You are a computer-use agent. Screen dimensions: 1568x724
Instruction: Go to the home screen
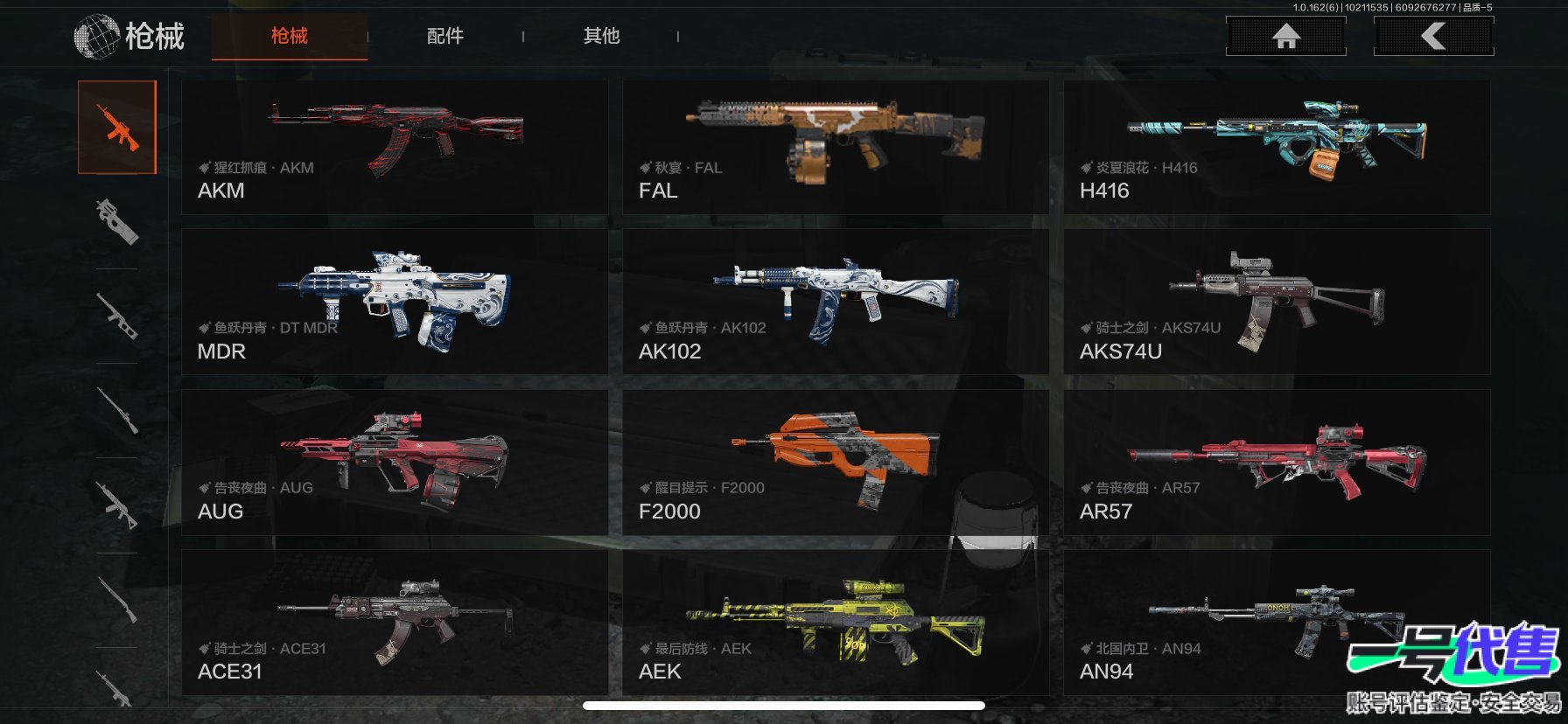pyautogui.click(x=1285, y=37)
